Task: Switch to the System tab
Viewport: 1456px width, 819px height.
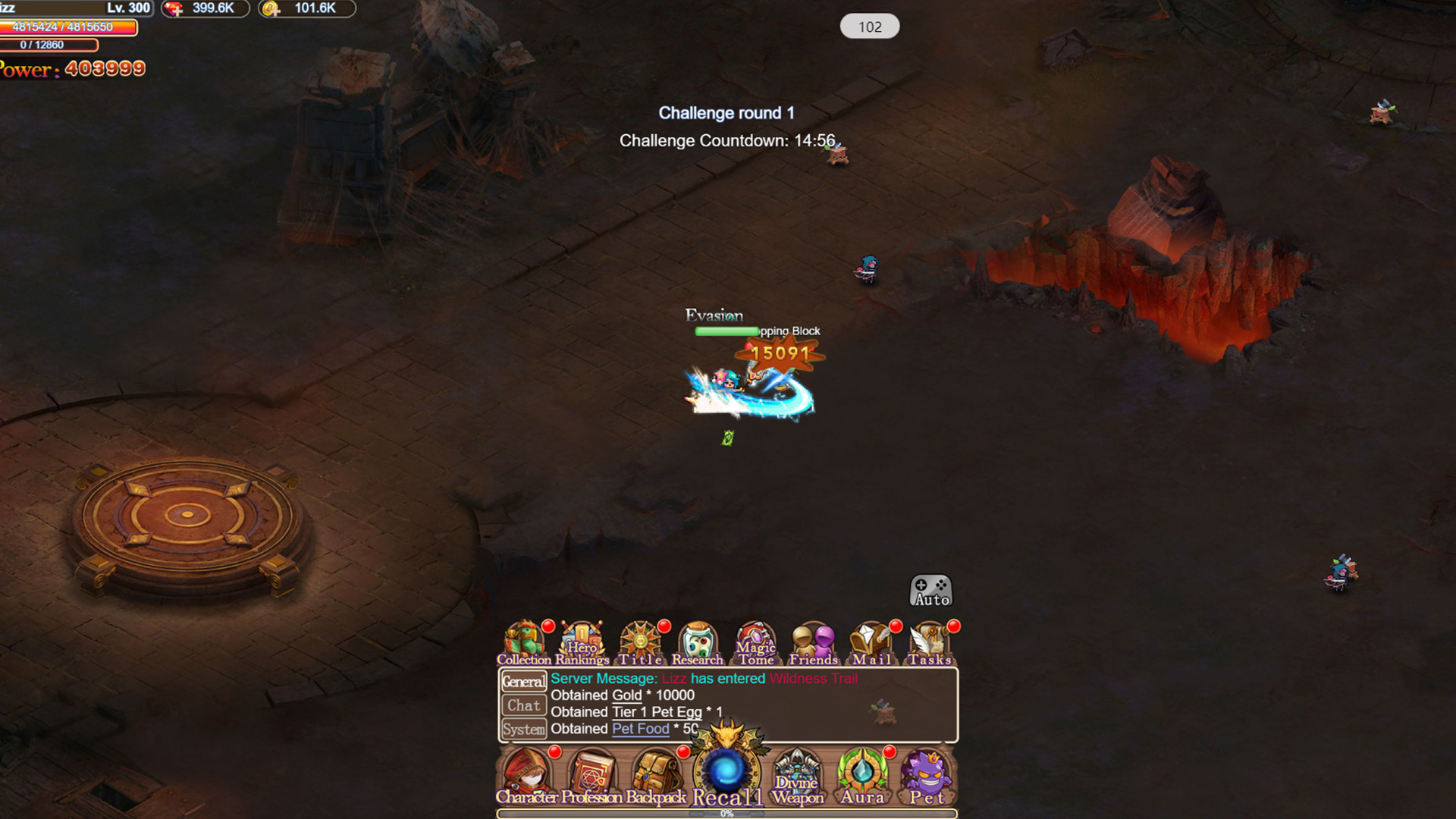Action: click(x=523, y=729)
